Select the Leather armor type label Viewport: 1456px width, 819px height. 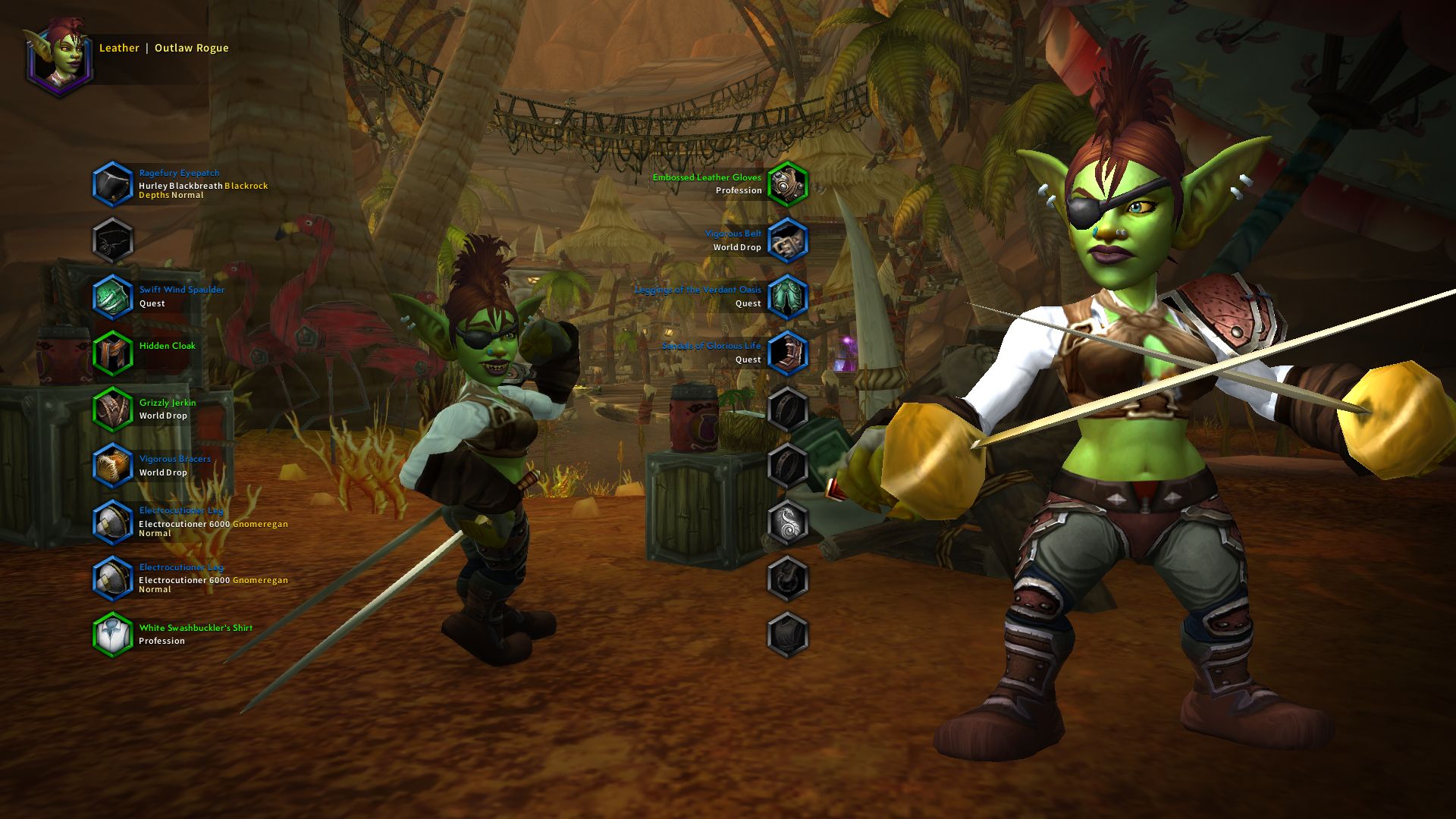[118, 47]
